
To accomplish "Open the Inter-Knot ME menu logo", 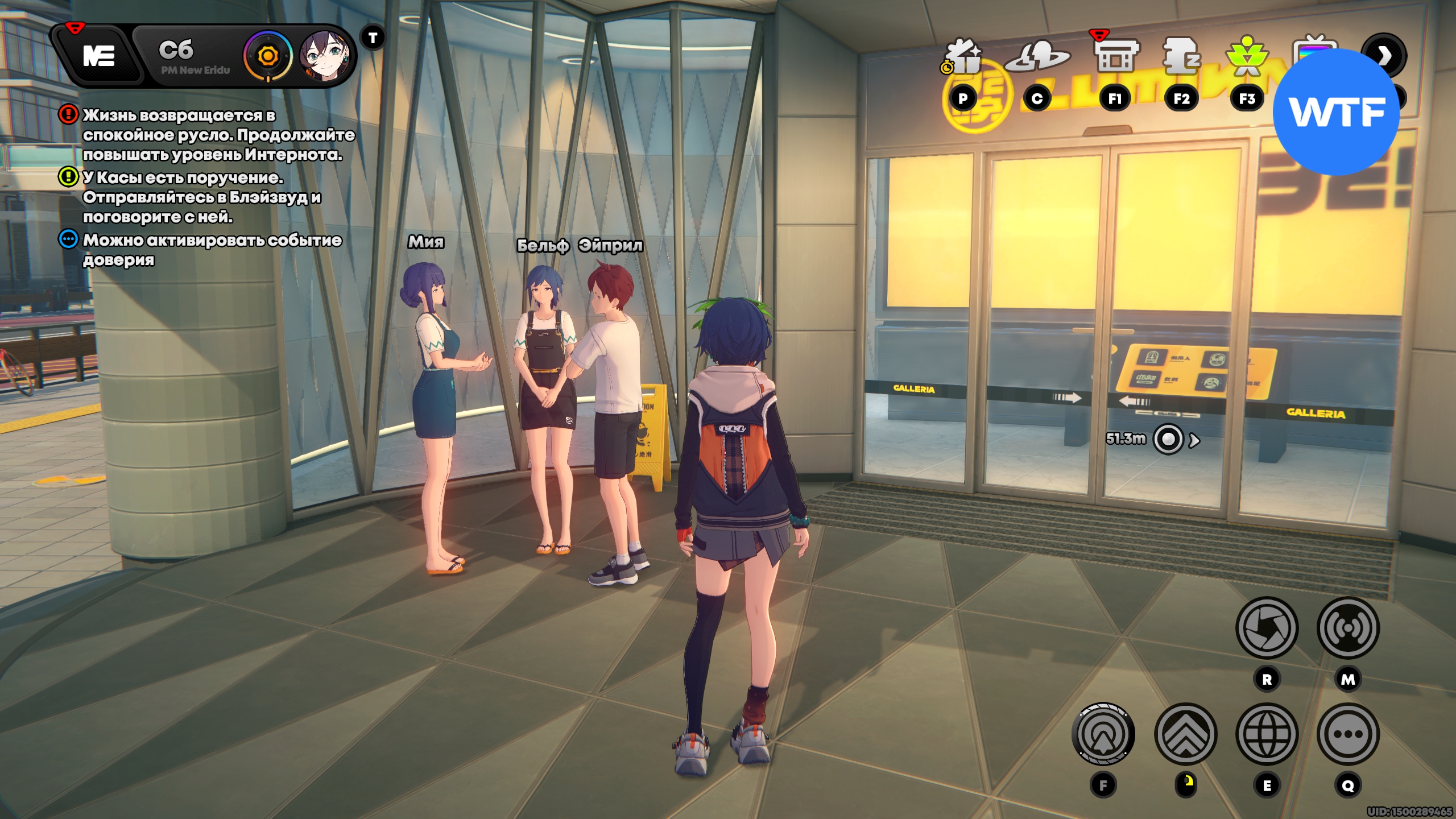I will click(x=99, y=56).
